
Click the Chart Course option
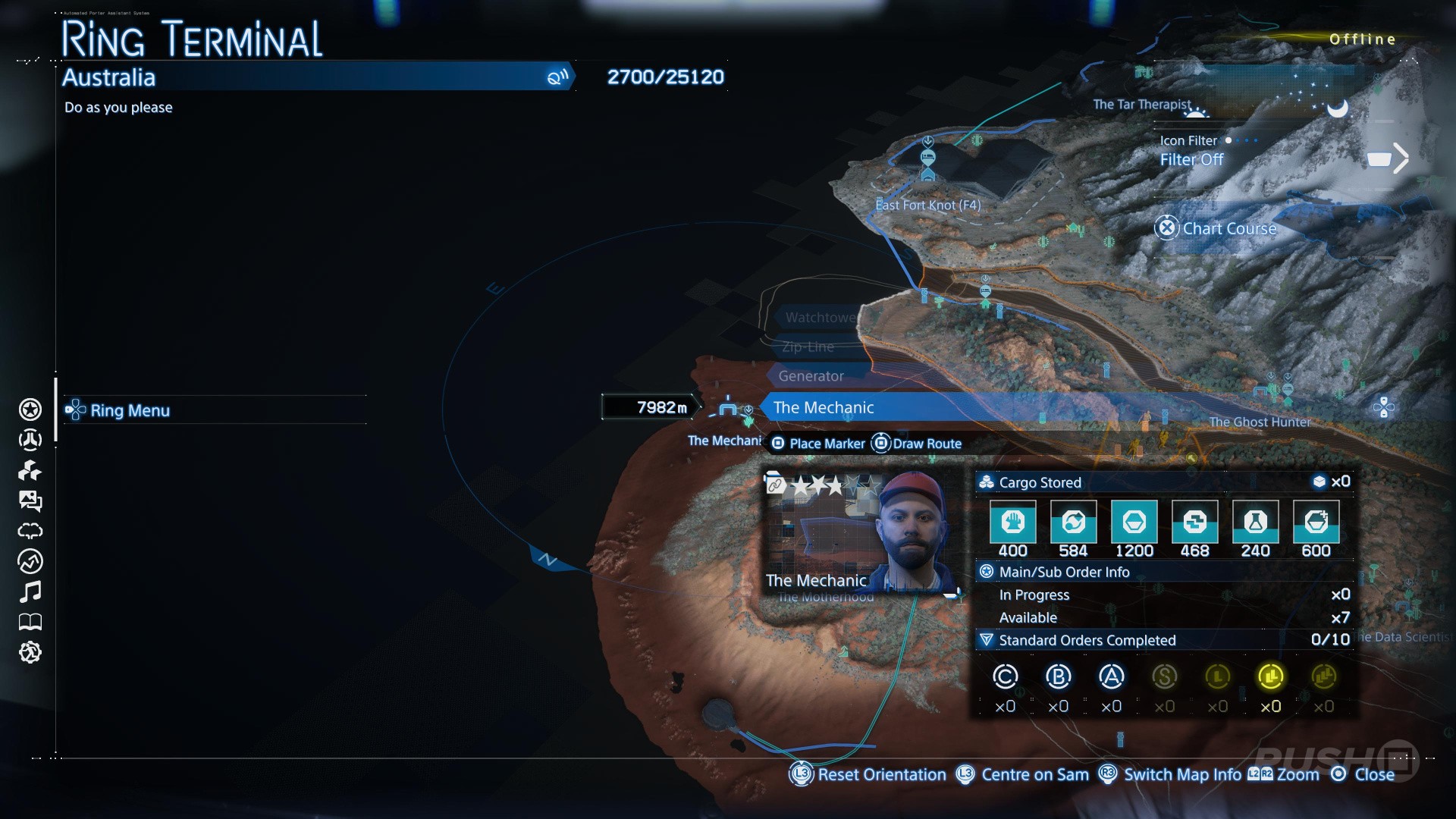[1228, 228]
